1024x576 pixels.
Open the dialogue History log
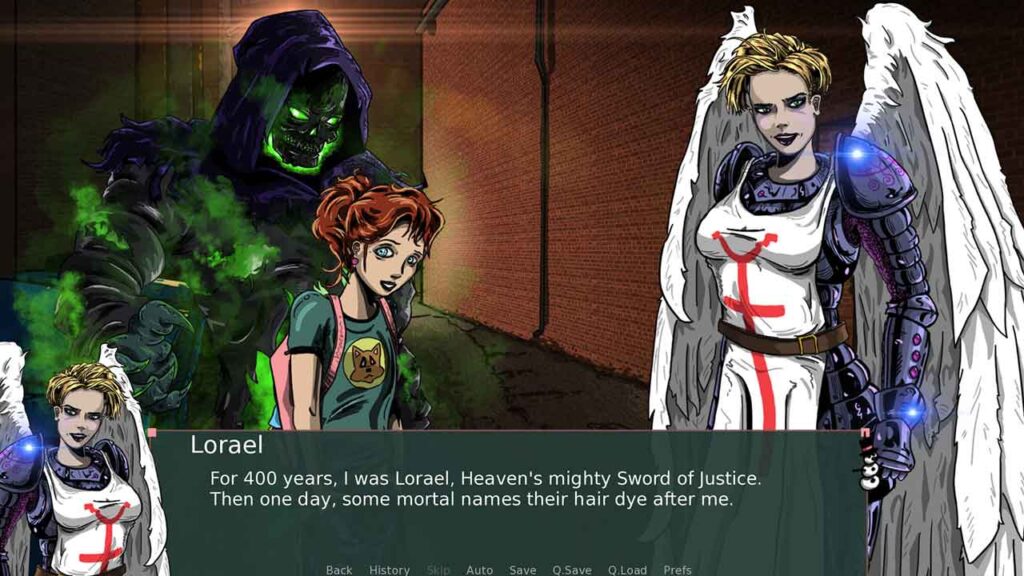[389, 570]
